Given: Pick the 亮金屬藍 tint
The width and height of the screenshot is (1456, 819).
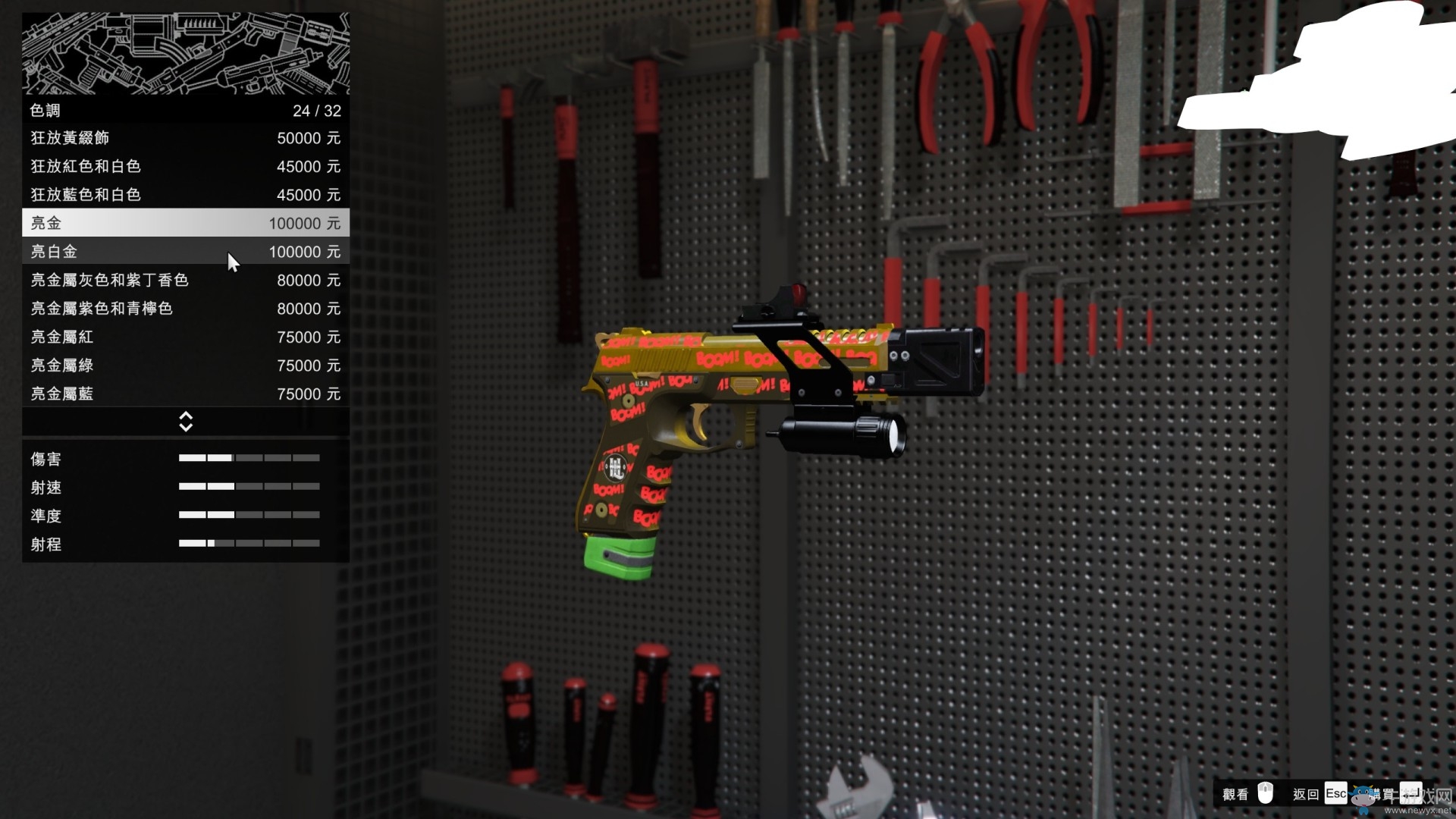Looking at the screenshot, I should [185, 394].
